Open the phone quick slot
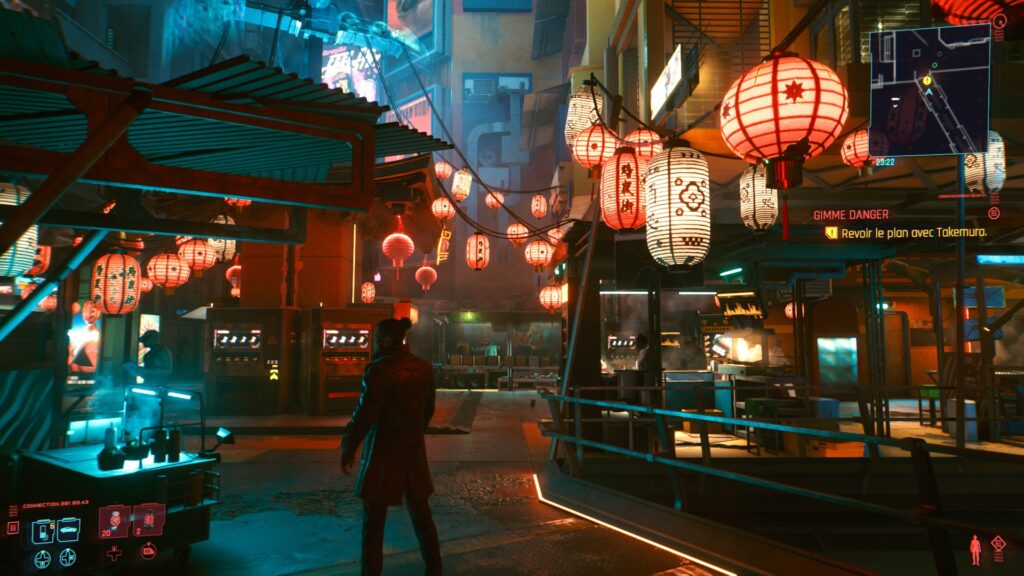This screenshot has height=576, width=1024. 43,530
